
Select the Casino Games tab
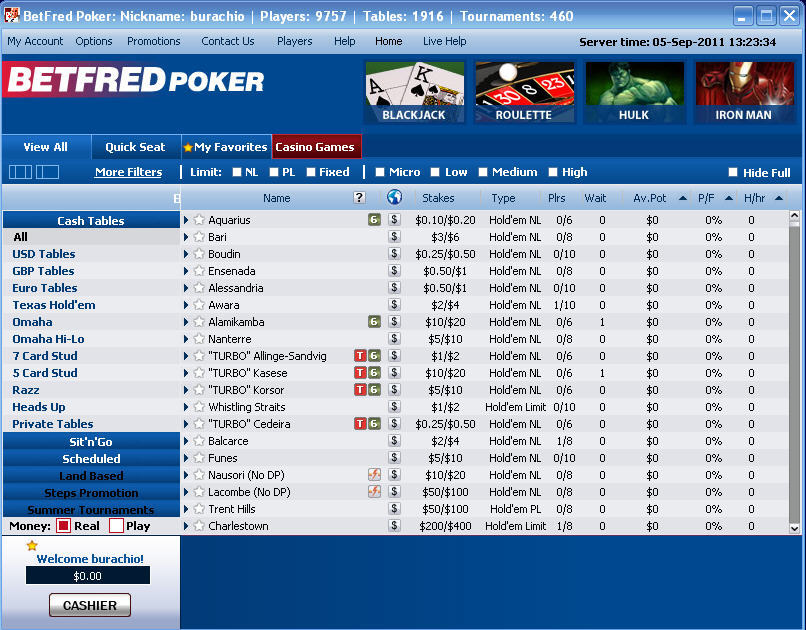315,147
